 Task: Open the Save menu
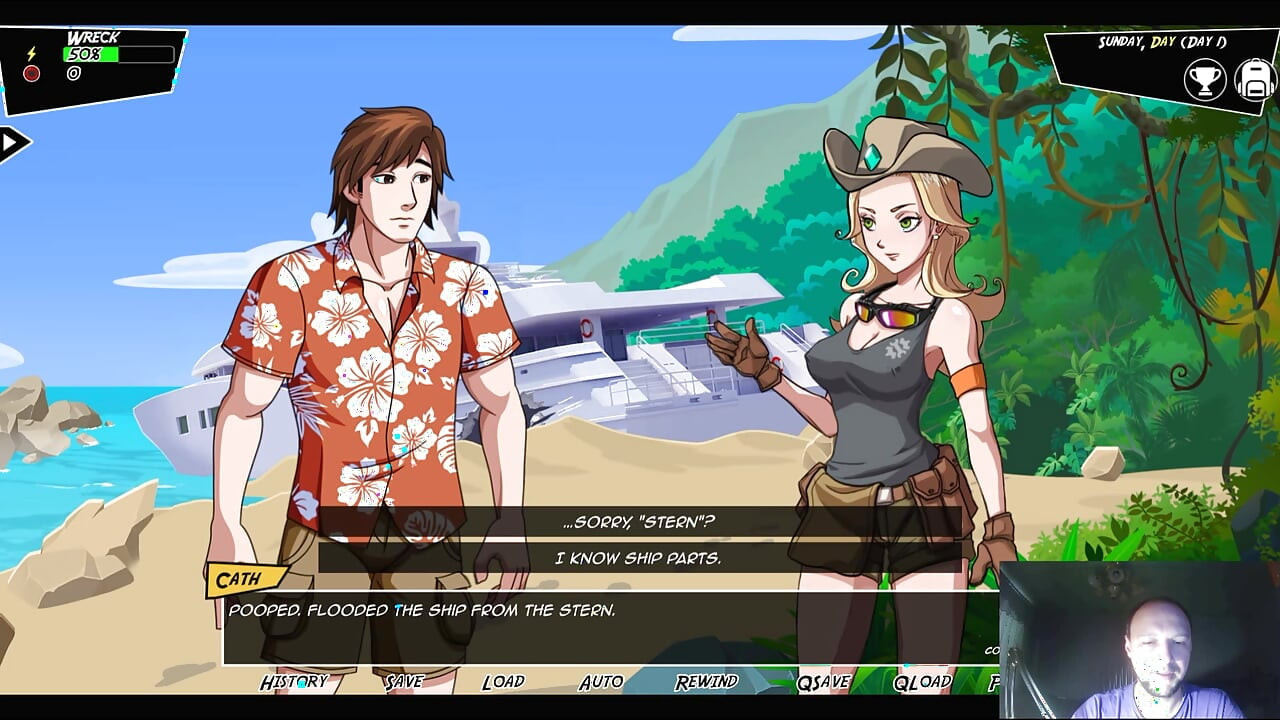pos(404,682)
